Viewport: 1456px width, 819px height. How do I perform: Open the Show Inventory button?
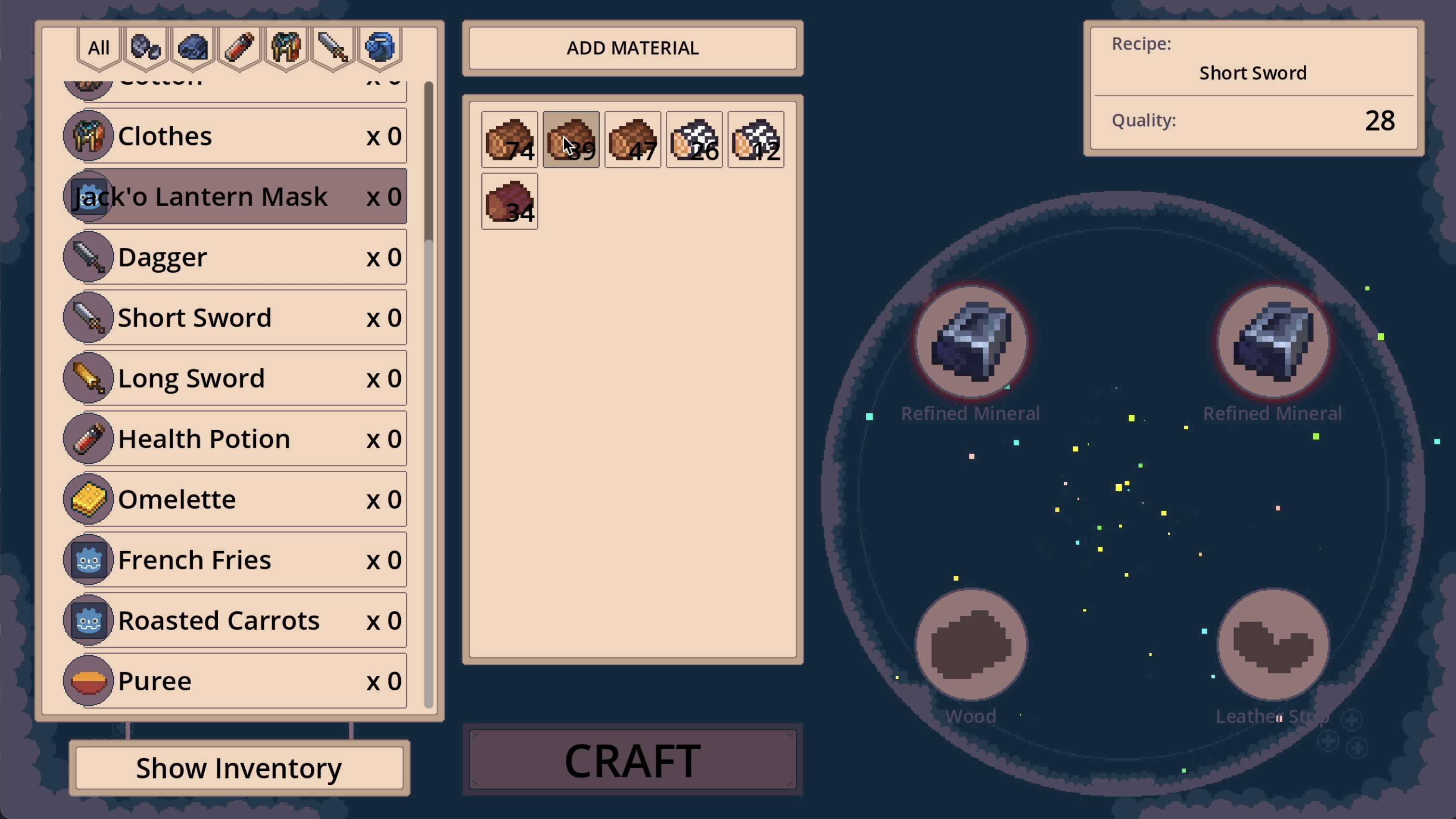tap(239, 768)
